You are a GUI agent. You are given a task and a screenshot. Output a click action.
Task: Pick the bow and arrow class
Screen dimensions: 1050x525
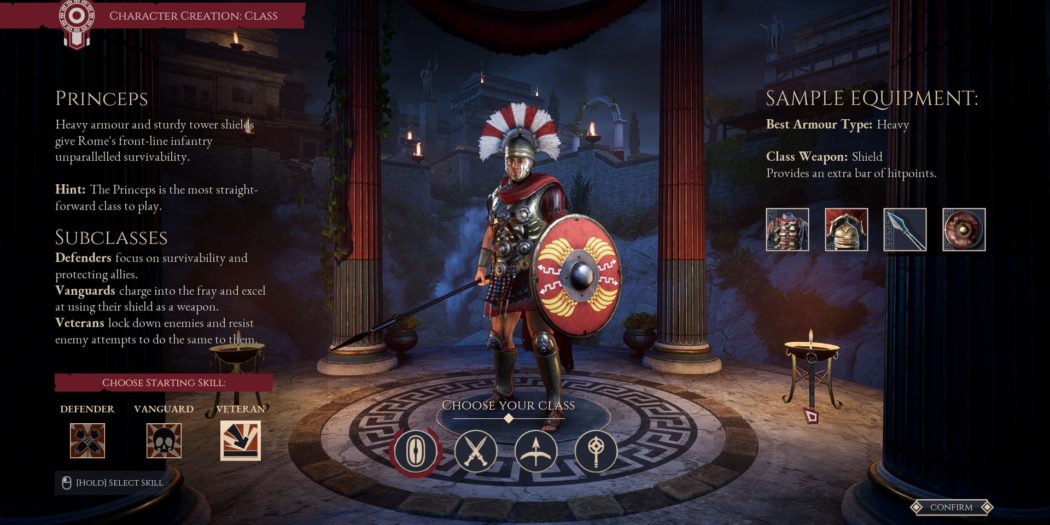pyautogui.click(x=536, y=451)
